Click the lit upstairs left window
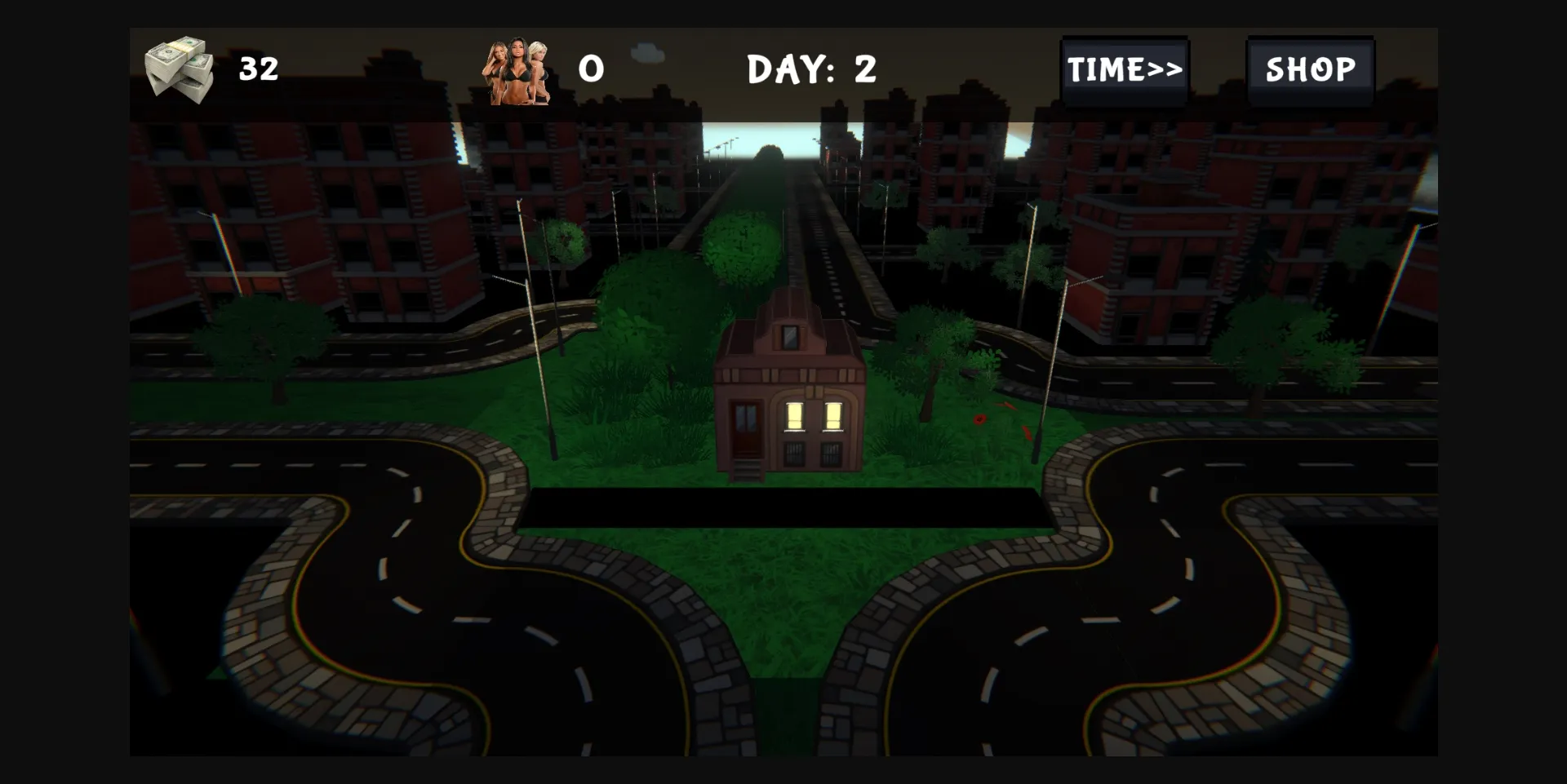Image resolution: width=1567 pixels, height=784 pixels. click(796, 416)
